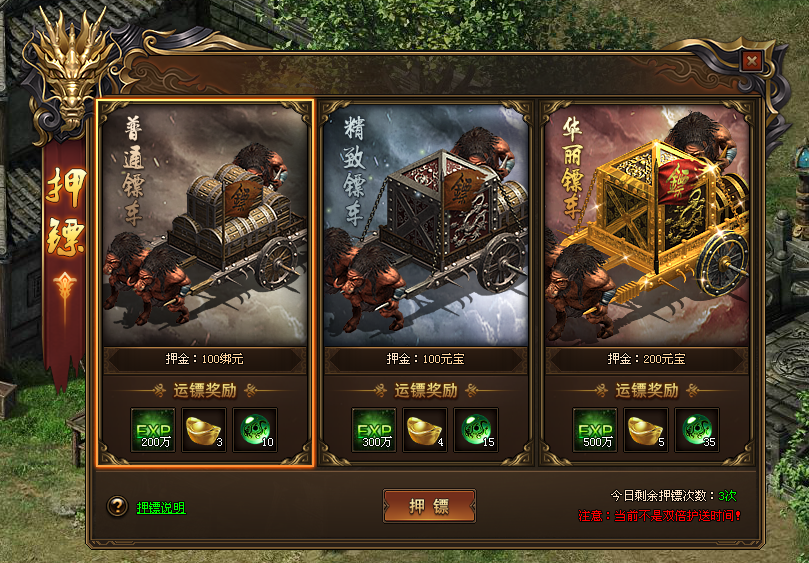View the gold ingot reward showing 5

coord(647,430)
